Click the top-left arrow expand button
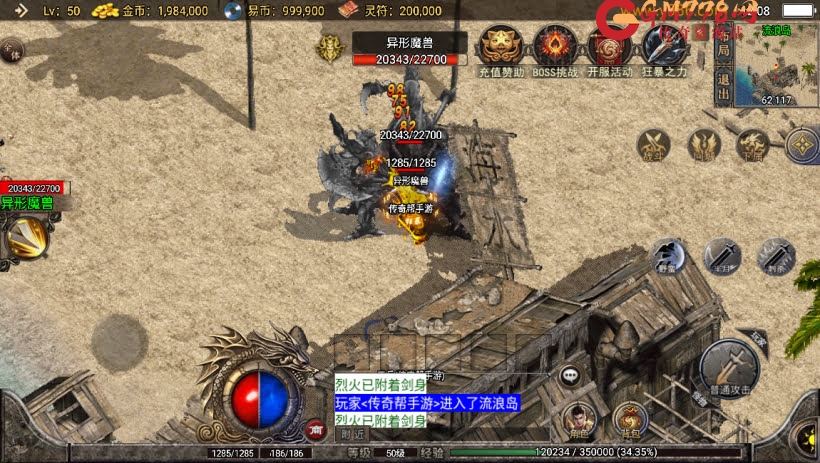This screenshot has height=463, width=820. point(21,10)
